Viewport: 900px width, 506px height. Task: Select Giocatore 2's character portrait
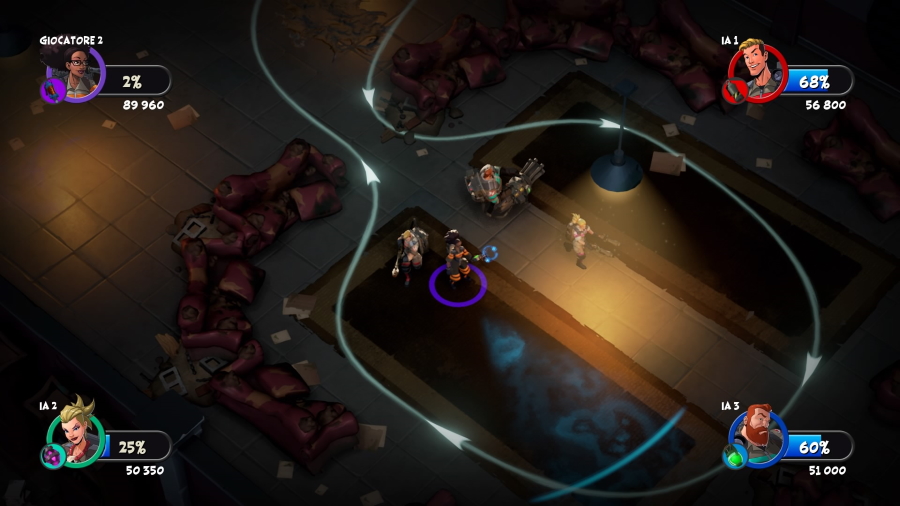coord(79,71)
